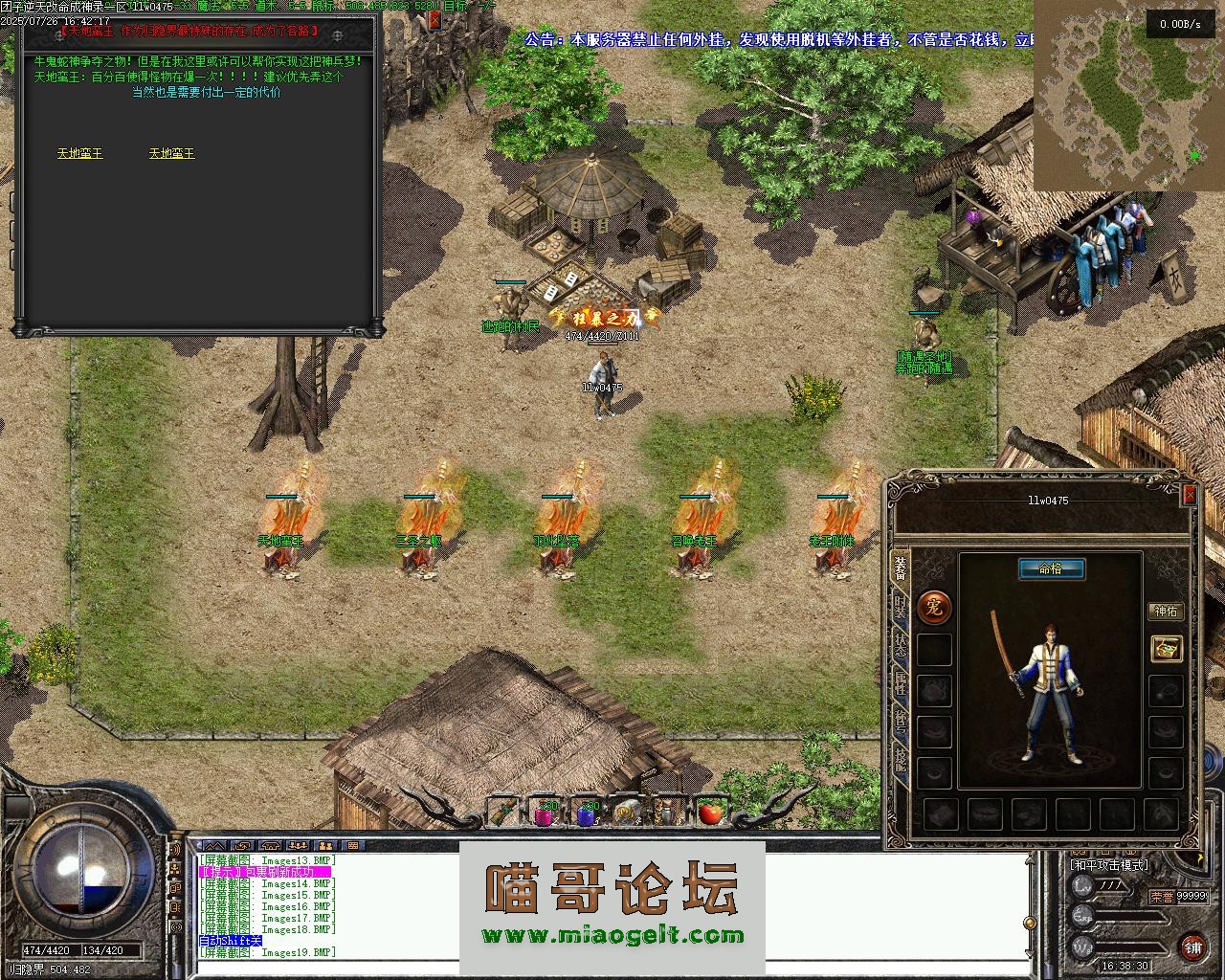The image size is (1225, 980).
Task: Open the 属性 attributes tab
Action: [900, 682]
